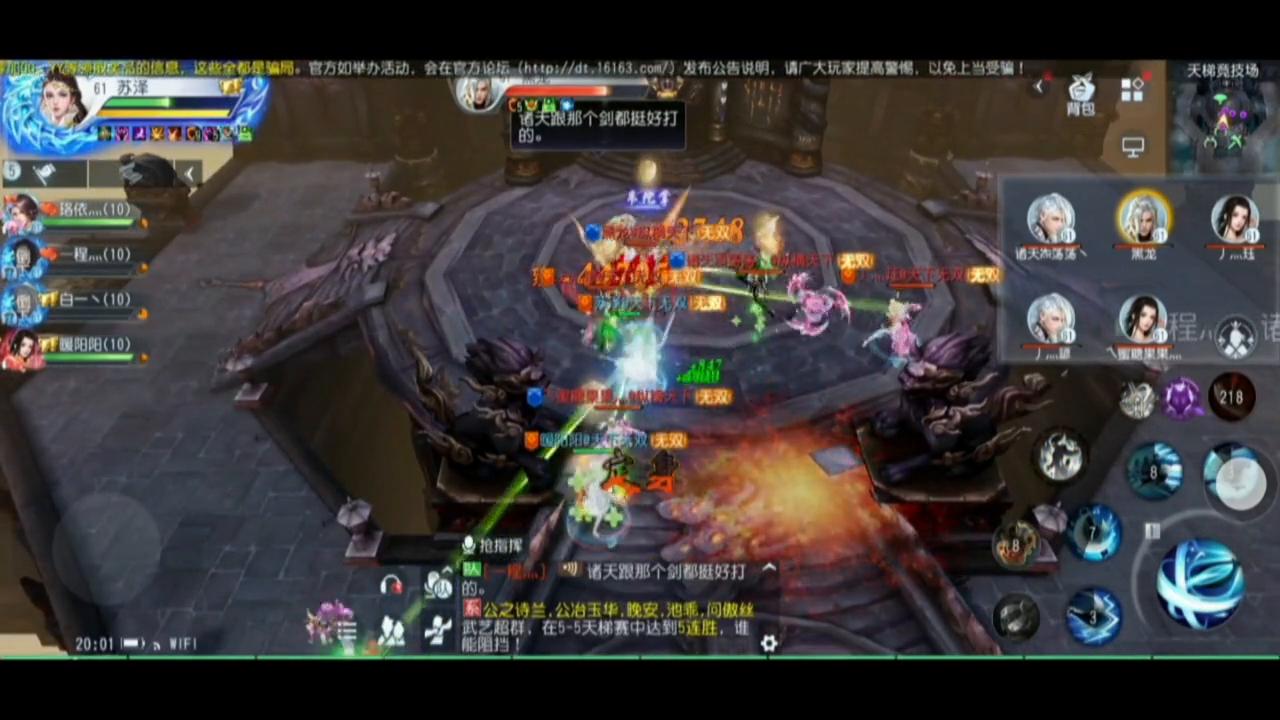The height and width of the screenshot is (720, 1280).
Task: Open the chat settings gear icon
Action: point(769,643)
